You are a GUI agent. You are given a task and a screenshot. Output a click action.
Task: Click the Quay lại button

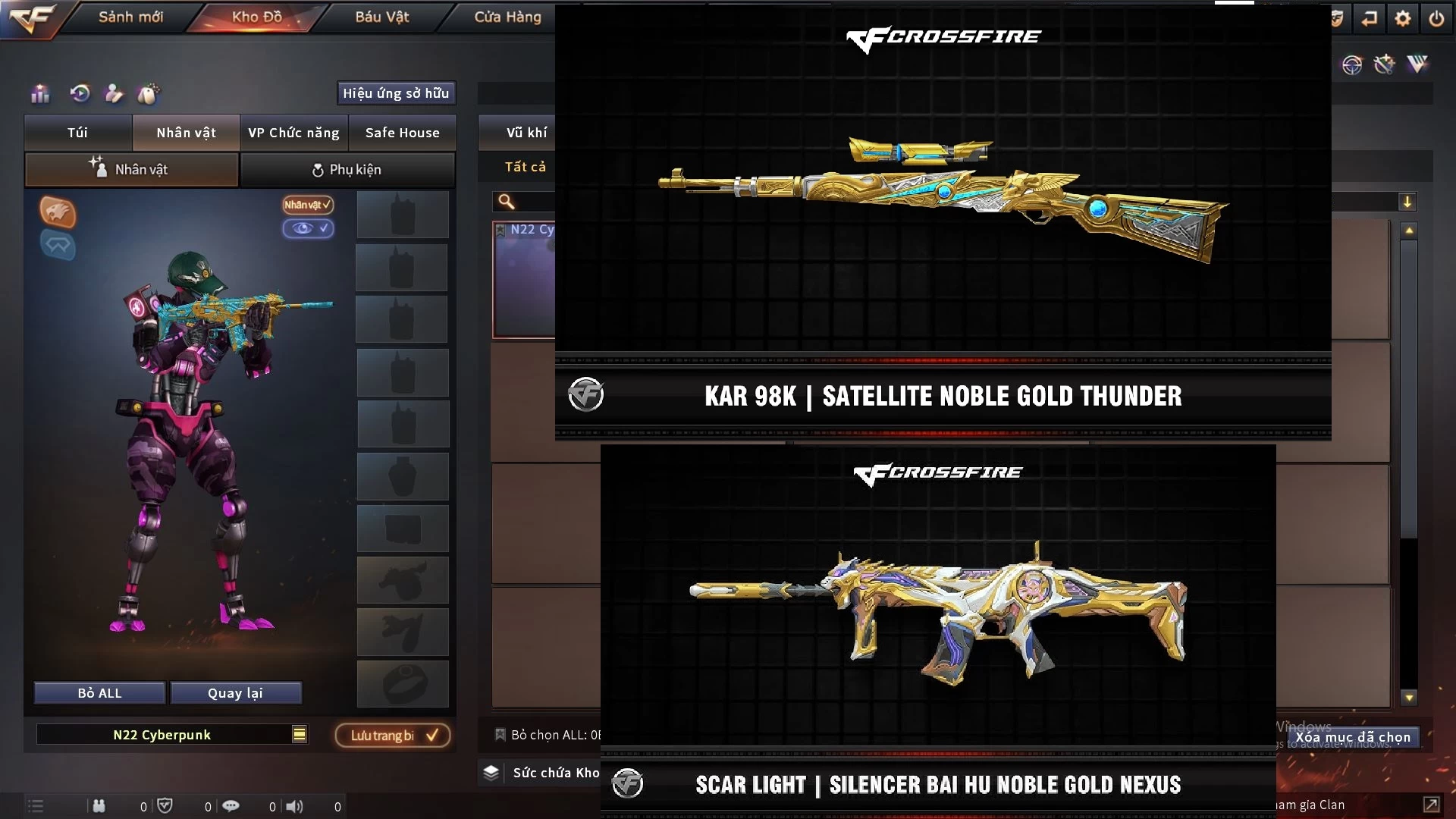[235, 693]
